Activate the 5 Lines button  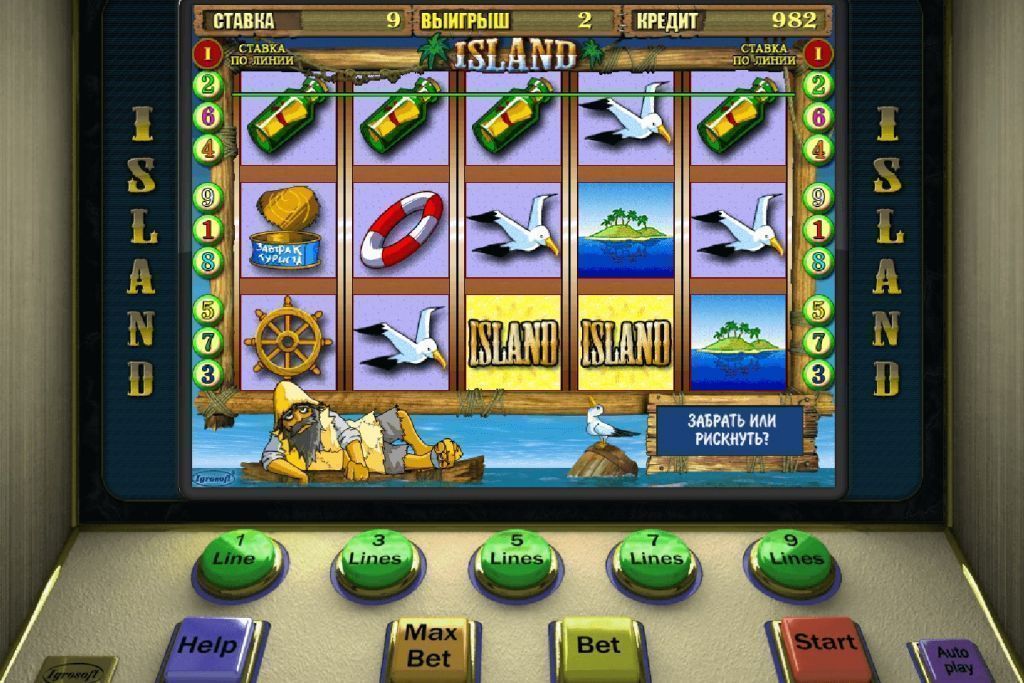[514, 552]
